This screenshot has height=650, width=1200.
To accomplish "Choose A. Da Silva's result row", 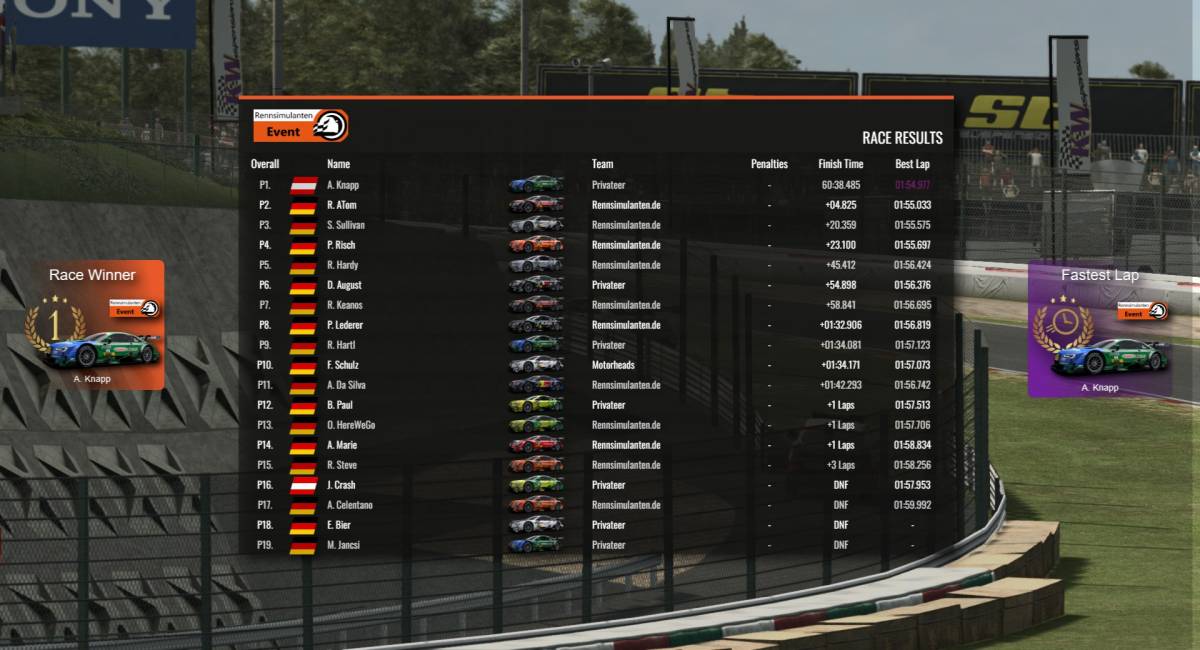I will [346, 385].
